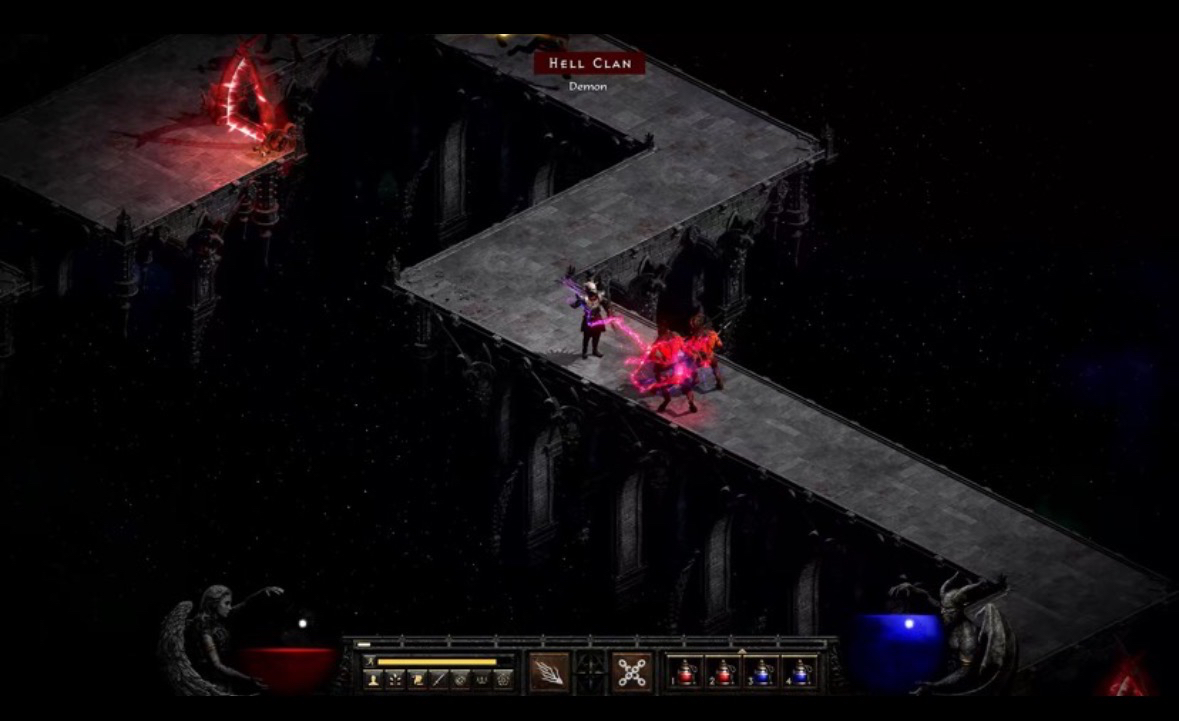
Task: Drink the blue mana potion in belt slot 4
Action: 798,672
